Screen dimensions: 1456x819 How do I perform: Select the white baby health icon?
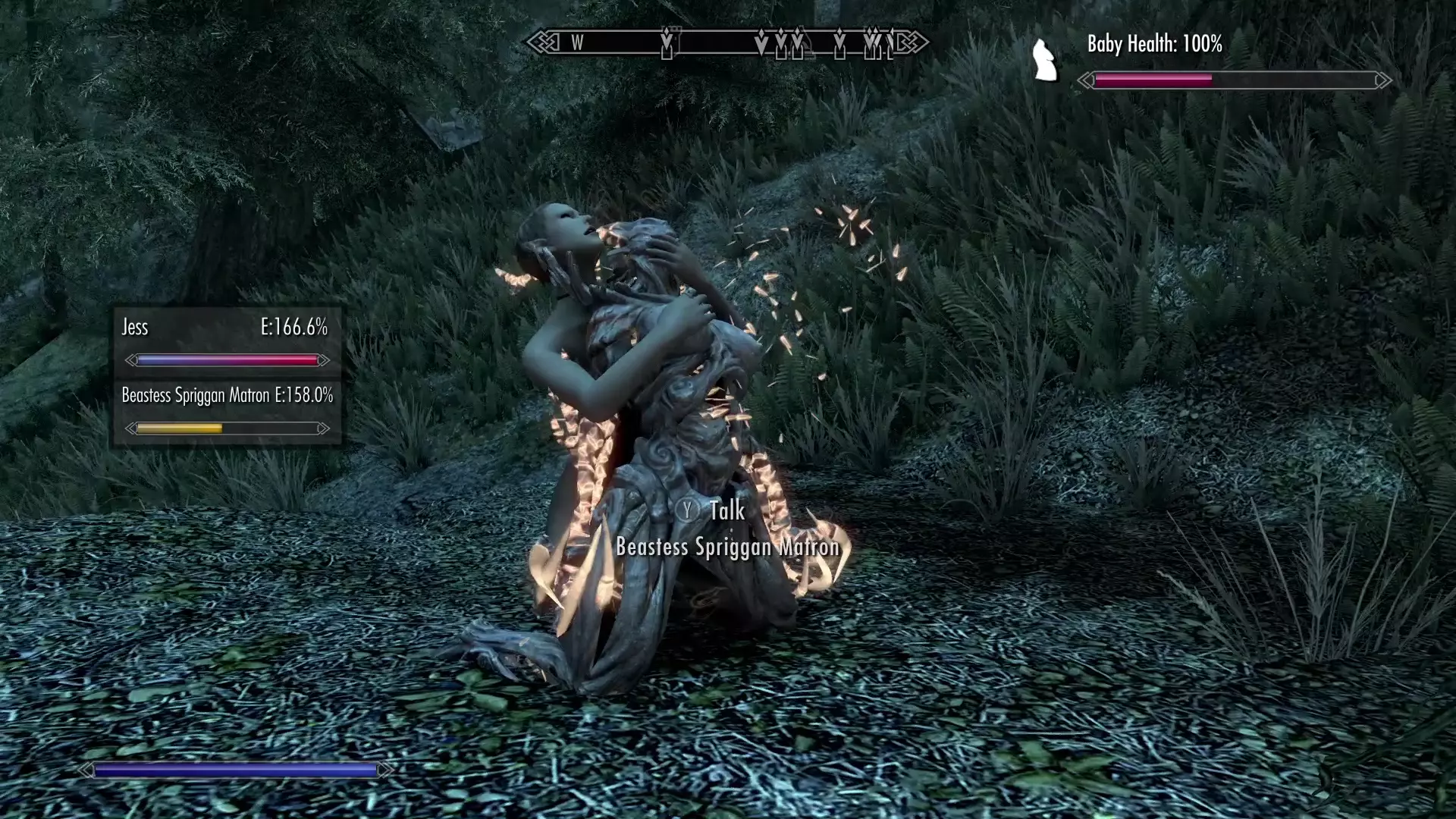(1046, 60)
